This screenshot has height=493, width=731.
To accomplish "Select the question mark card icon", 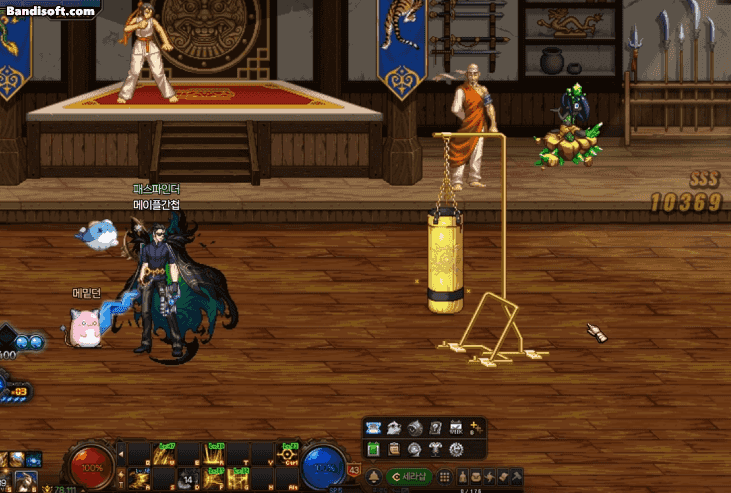I will click(x=435, y=428).
